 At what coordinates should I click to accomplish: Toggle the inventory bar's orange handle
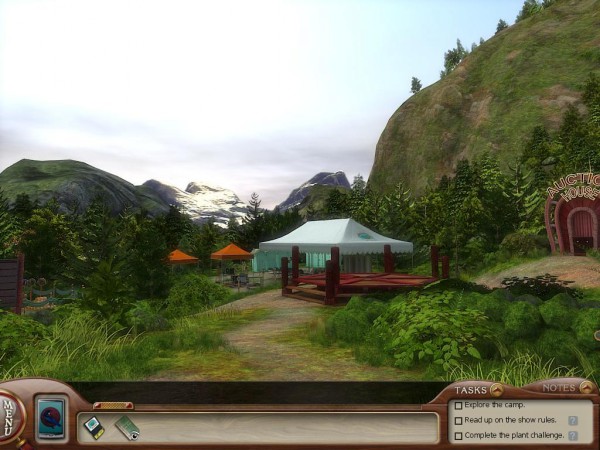pos(112,405)
